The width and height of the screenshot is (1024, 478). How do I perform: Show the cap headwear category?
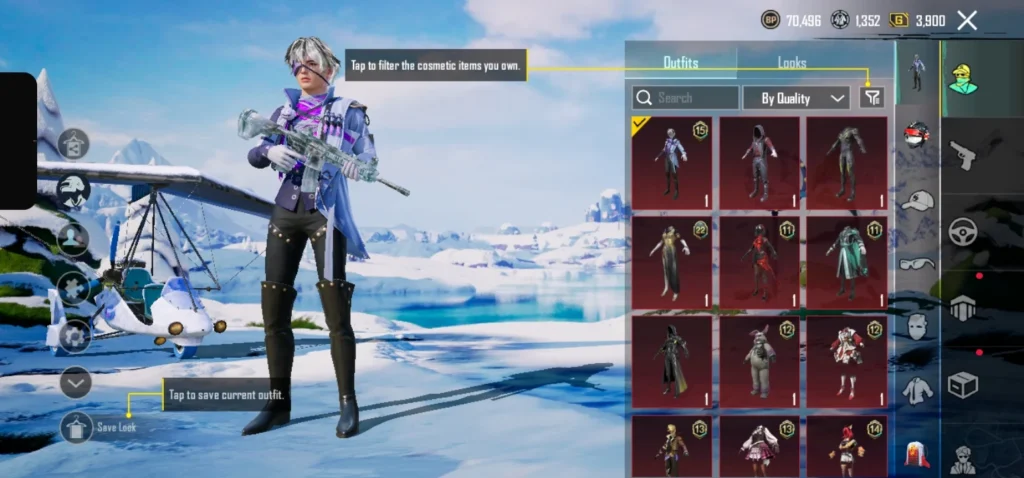pyautogui.click(x=917, y=200)
